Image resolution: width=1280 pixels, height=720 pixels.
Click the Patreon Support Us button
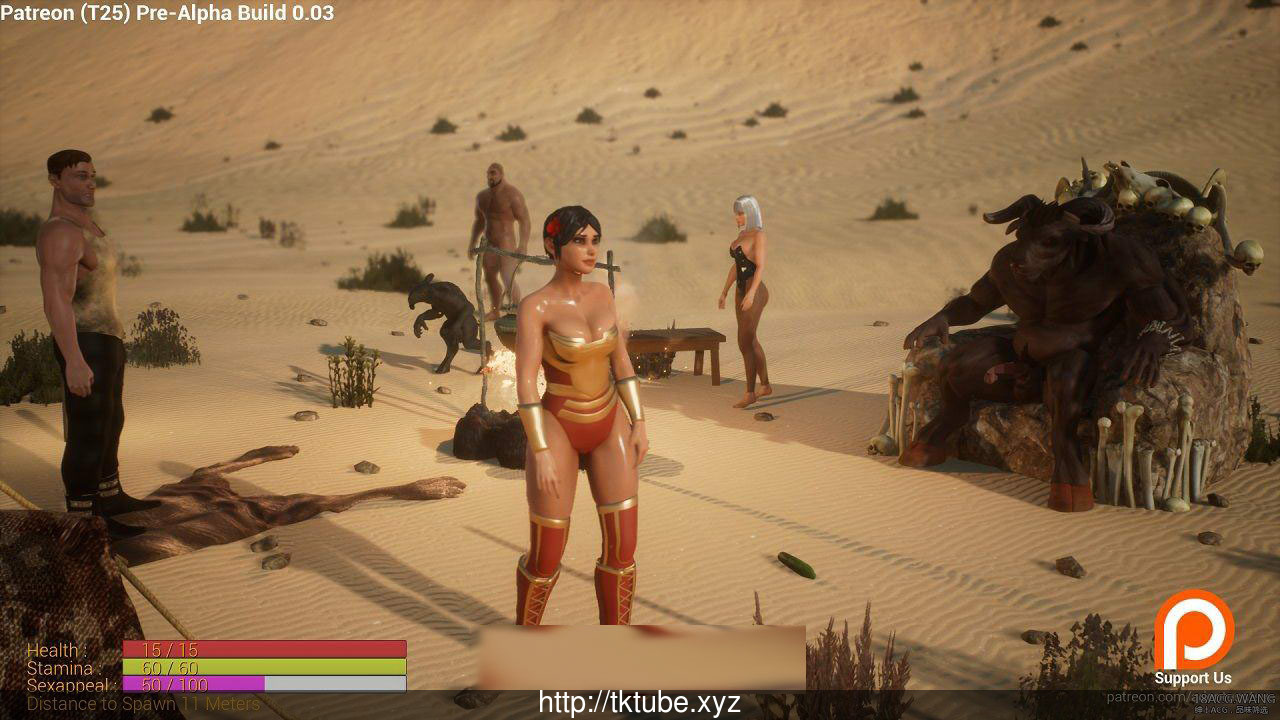click(1193, 638)
